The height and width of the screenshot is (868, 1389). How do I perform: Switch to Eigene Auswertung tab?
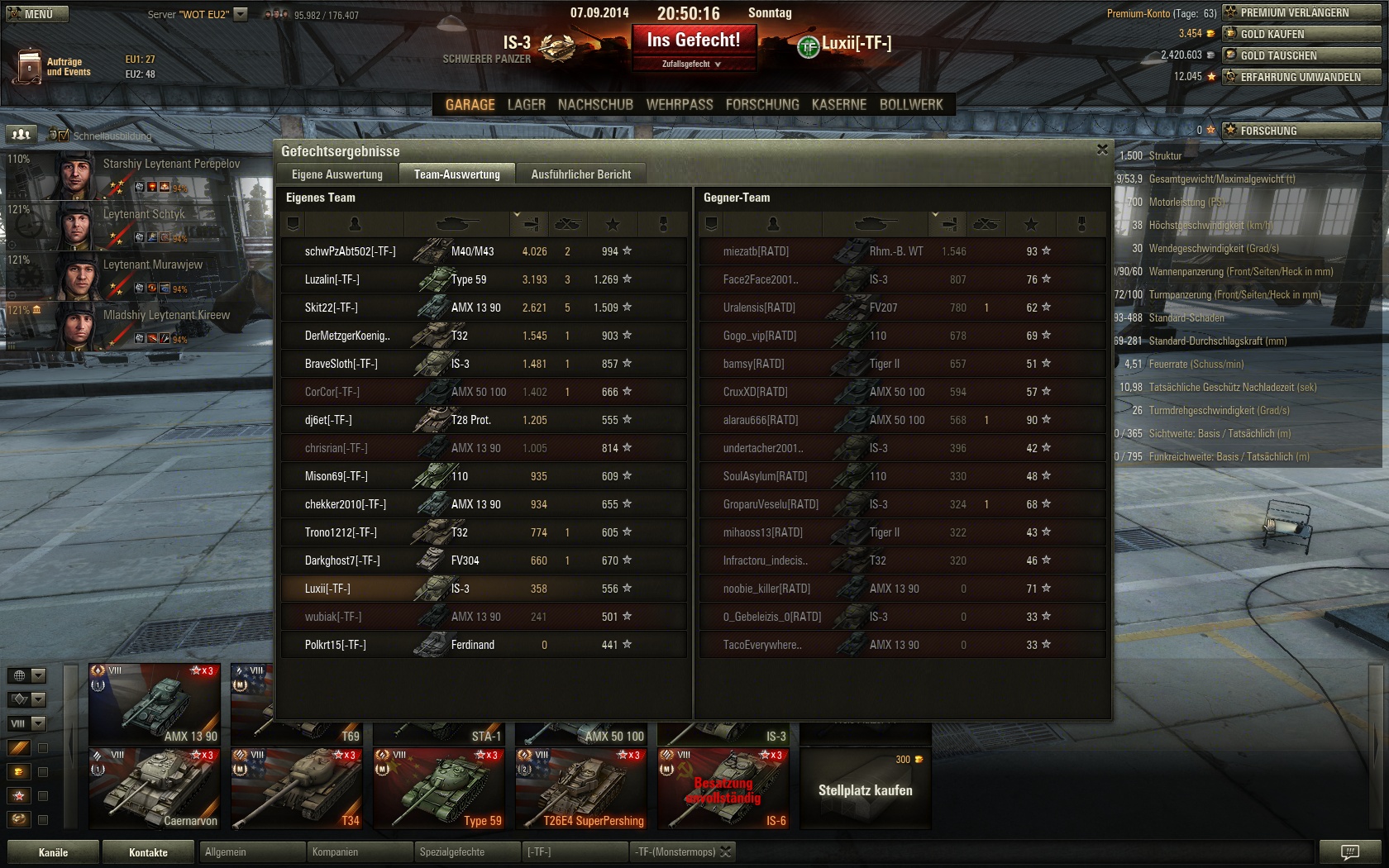pos(337,174)
